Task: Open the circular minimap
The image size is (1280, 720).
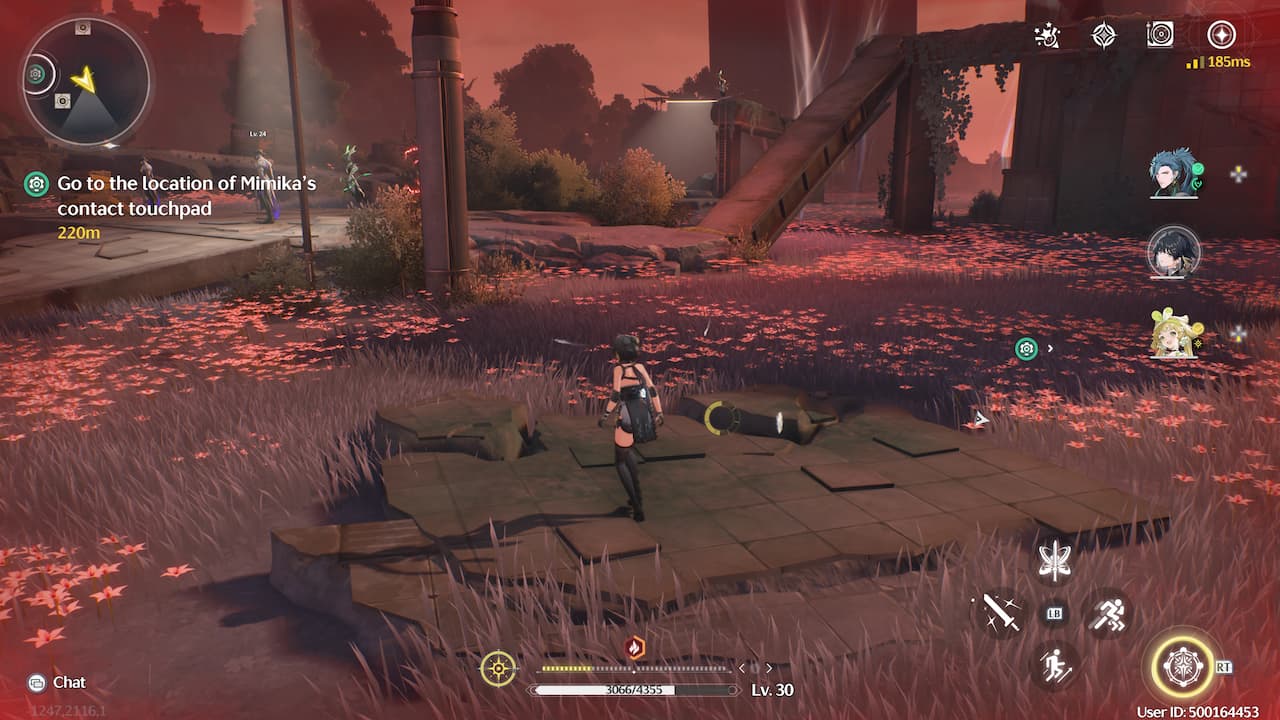Action: [85, 81]
